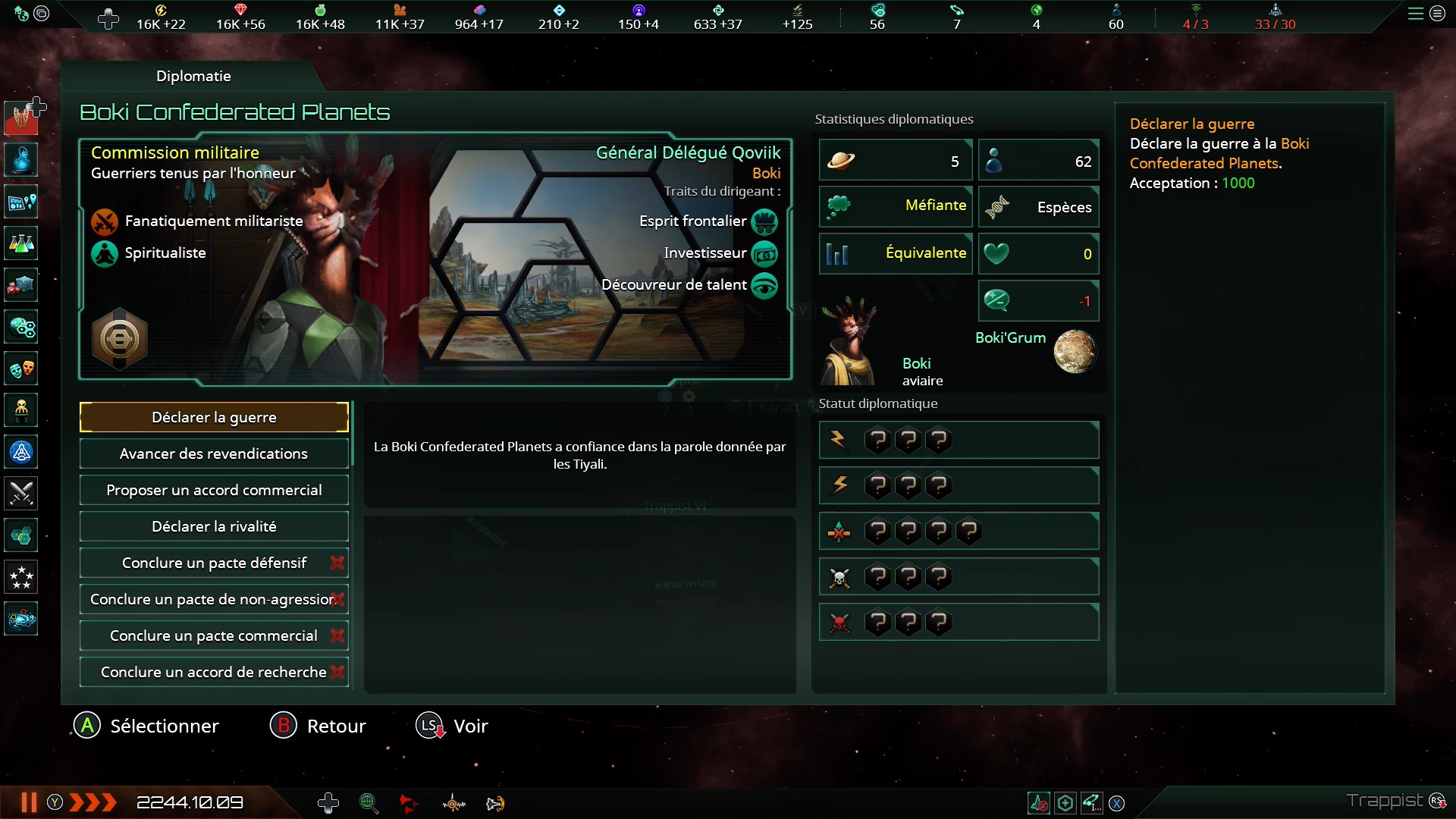The image size is (1456, 819).
Task: Open the Boki aviaire species portrait
Action: coord(851,342)
